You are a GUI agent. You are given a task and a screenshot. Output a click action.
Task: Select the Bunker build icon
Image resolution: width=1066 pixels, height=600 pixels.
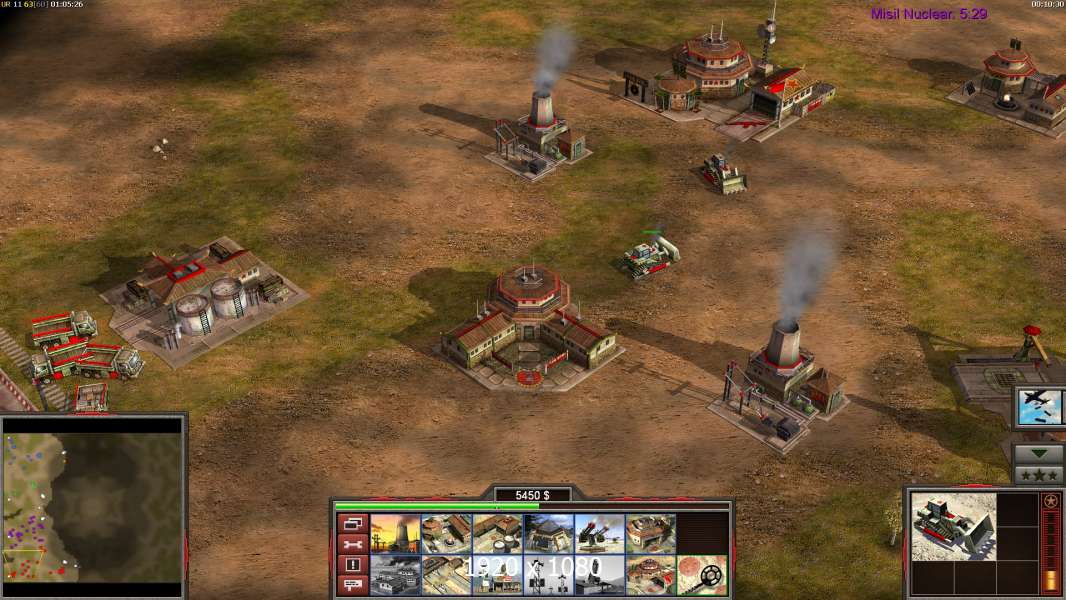pyautogui.click(x=548, y=533)
